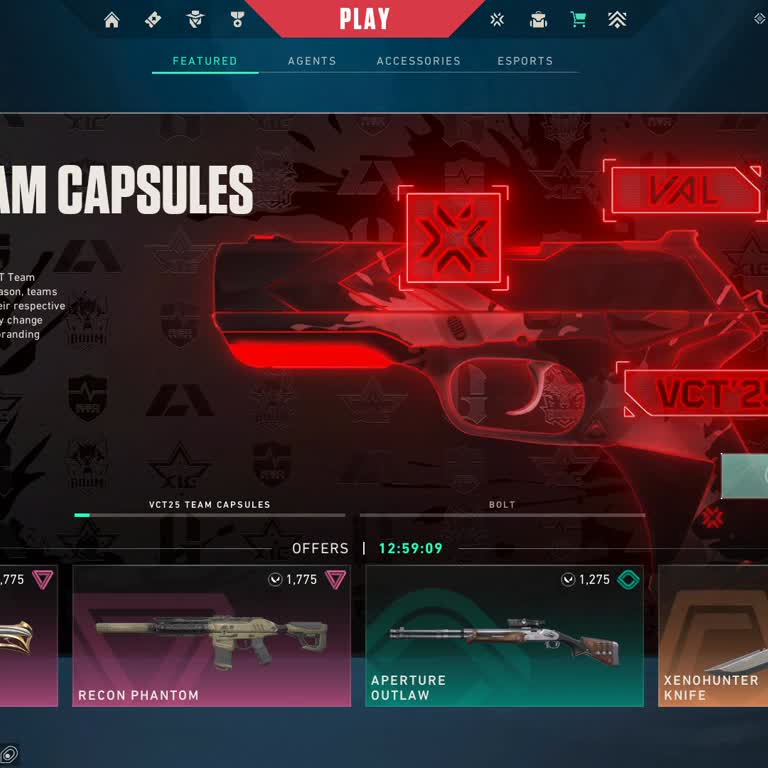Image resolution: width=768 pixels, height=768 pixels.
Task: Open the Accessories tab
Action: [x=418, y=61]
